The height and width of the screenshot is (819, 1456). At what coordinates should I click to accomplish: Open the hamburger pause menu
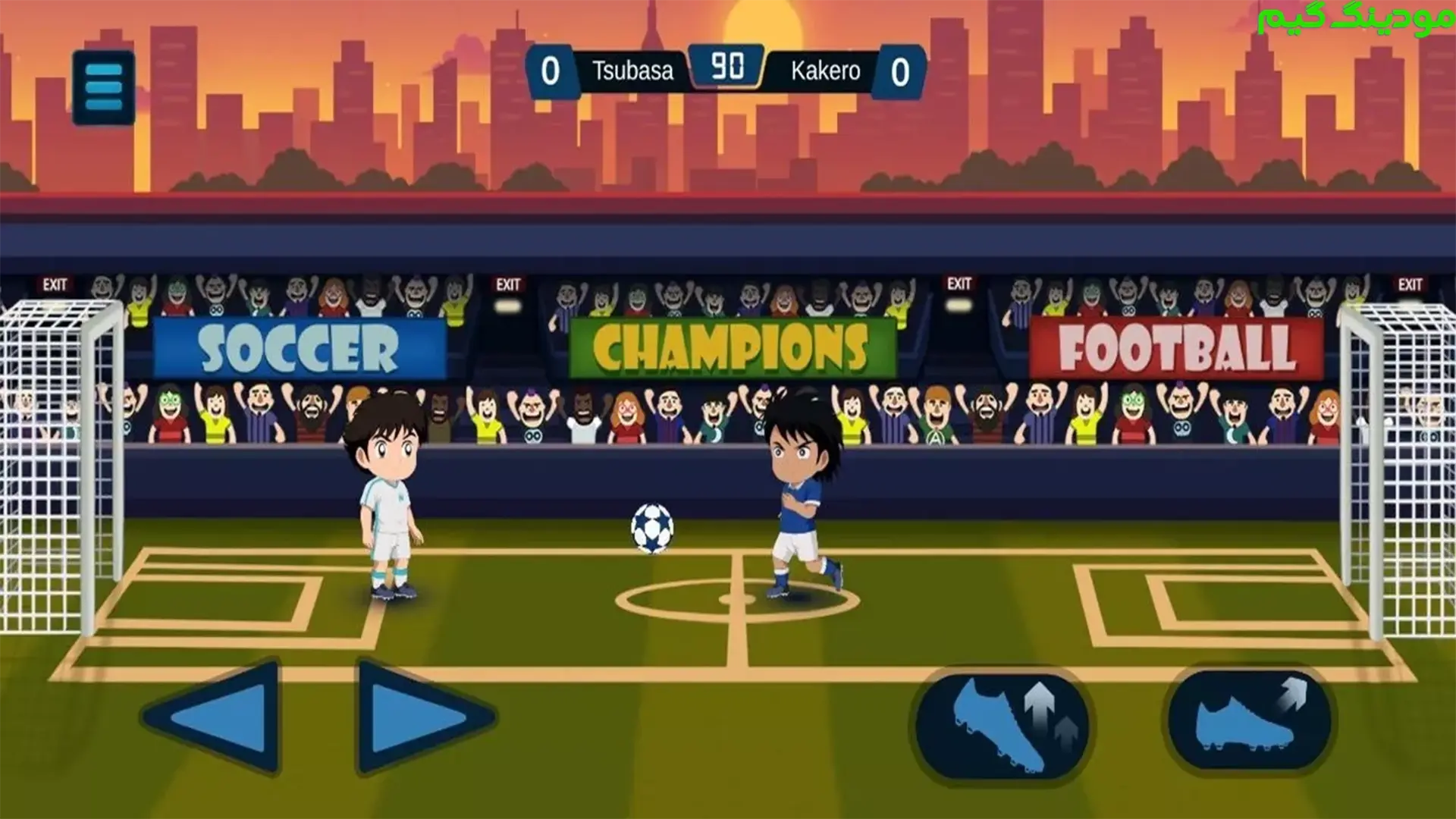(x=104, y=87)
